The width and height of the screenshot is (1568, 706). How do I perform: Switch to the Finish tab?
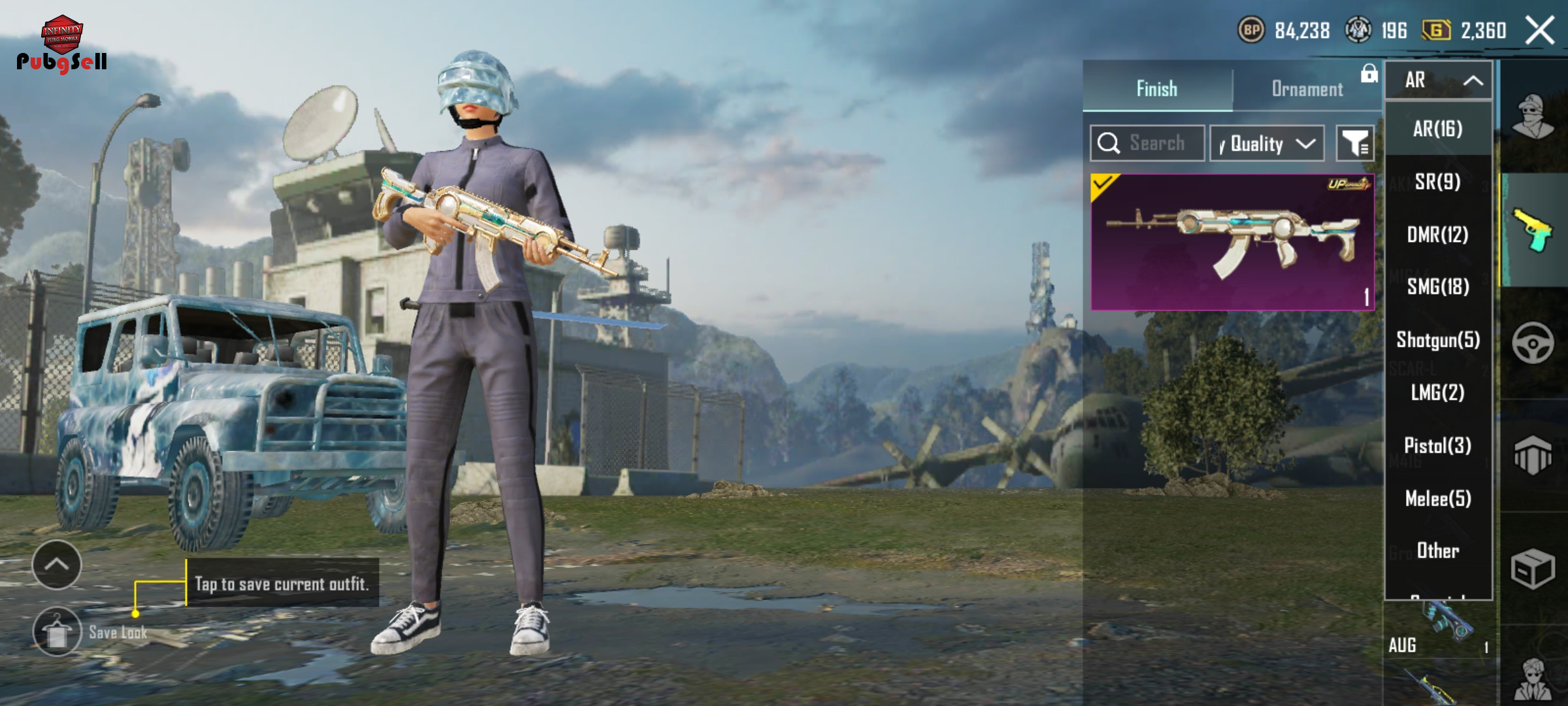(1157, 89)
